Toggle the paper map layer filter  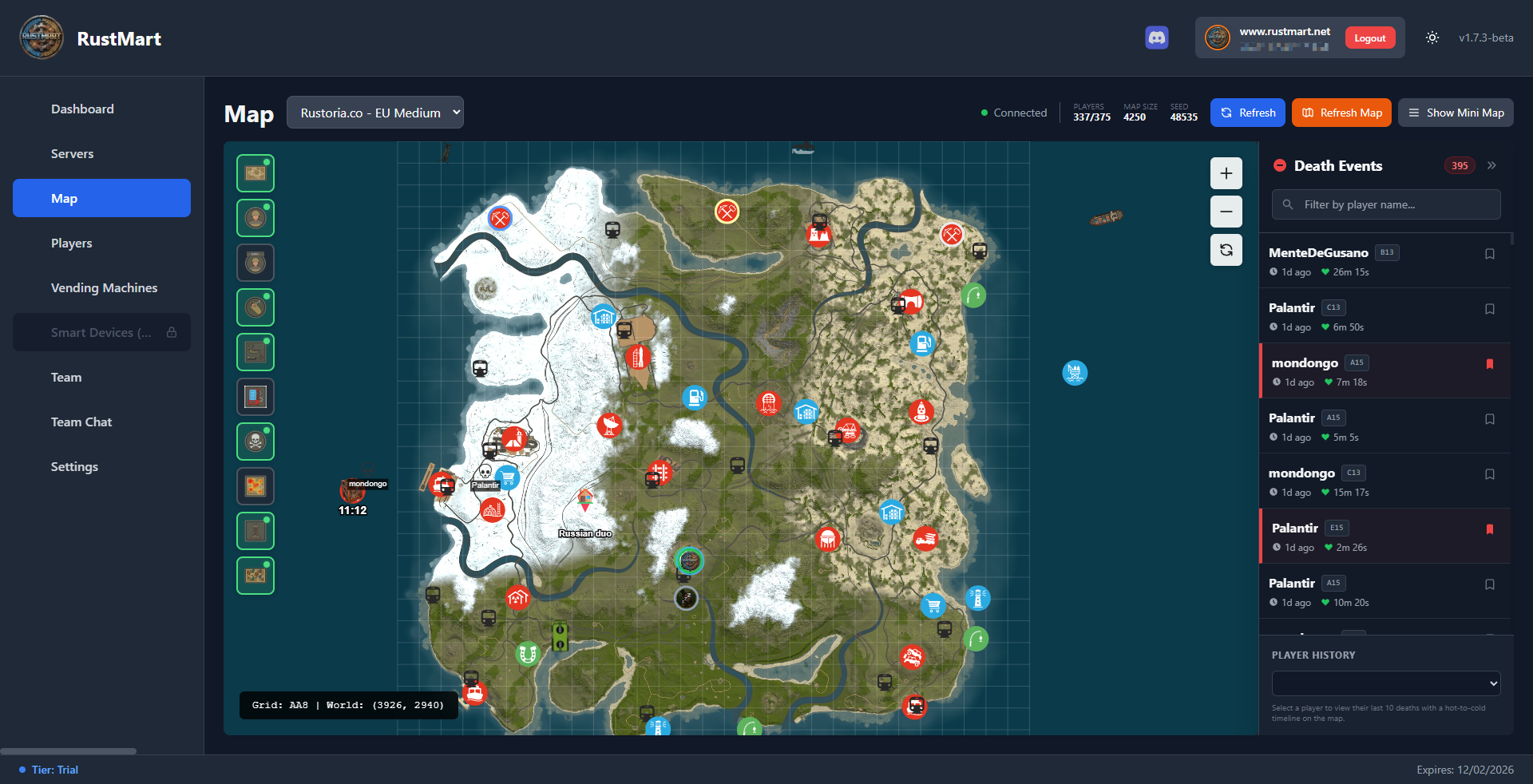[255, 173]
